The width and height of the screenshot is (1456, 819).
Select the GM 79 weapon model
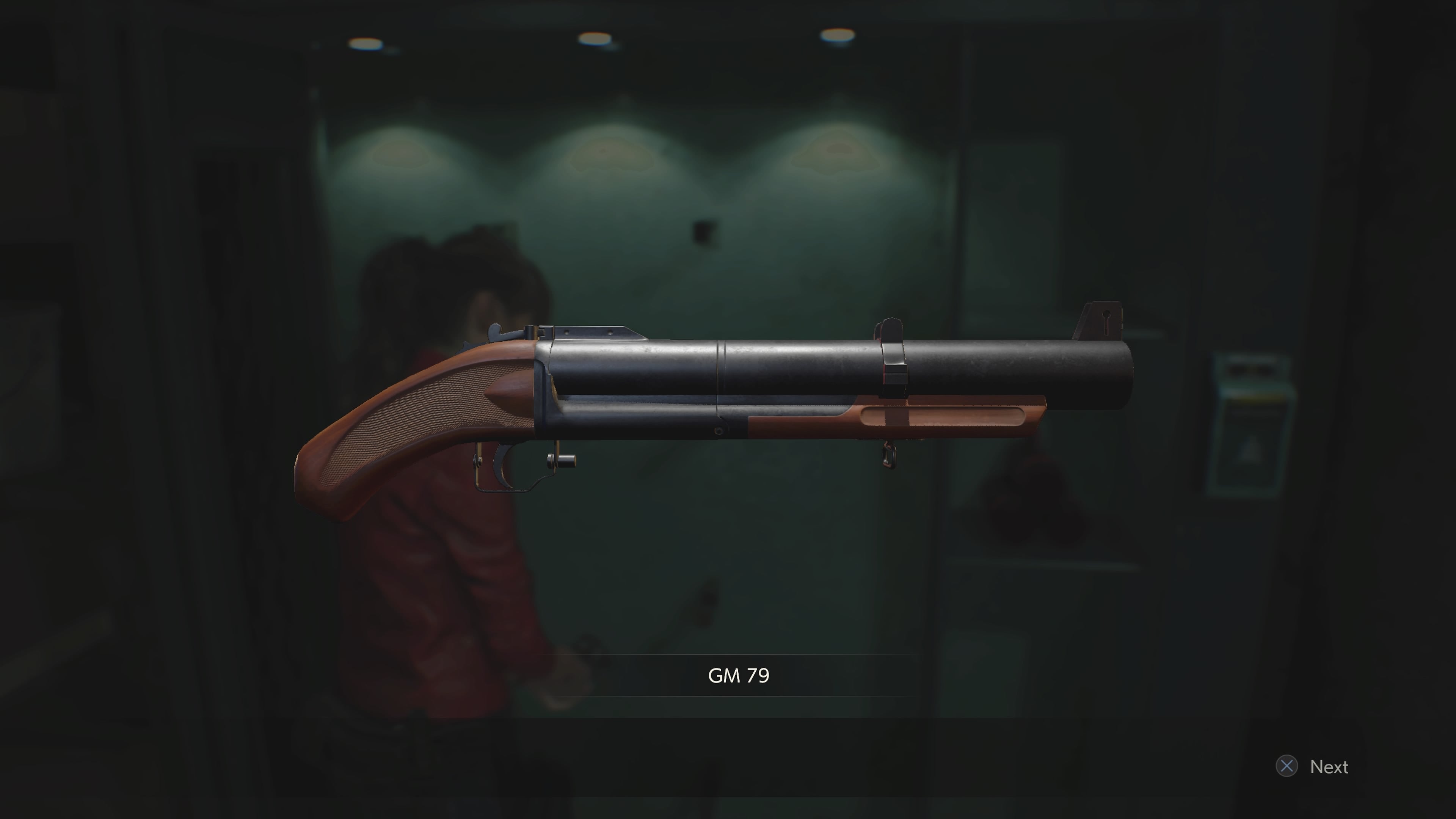point(735,395)
